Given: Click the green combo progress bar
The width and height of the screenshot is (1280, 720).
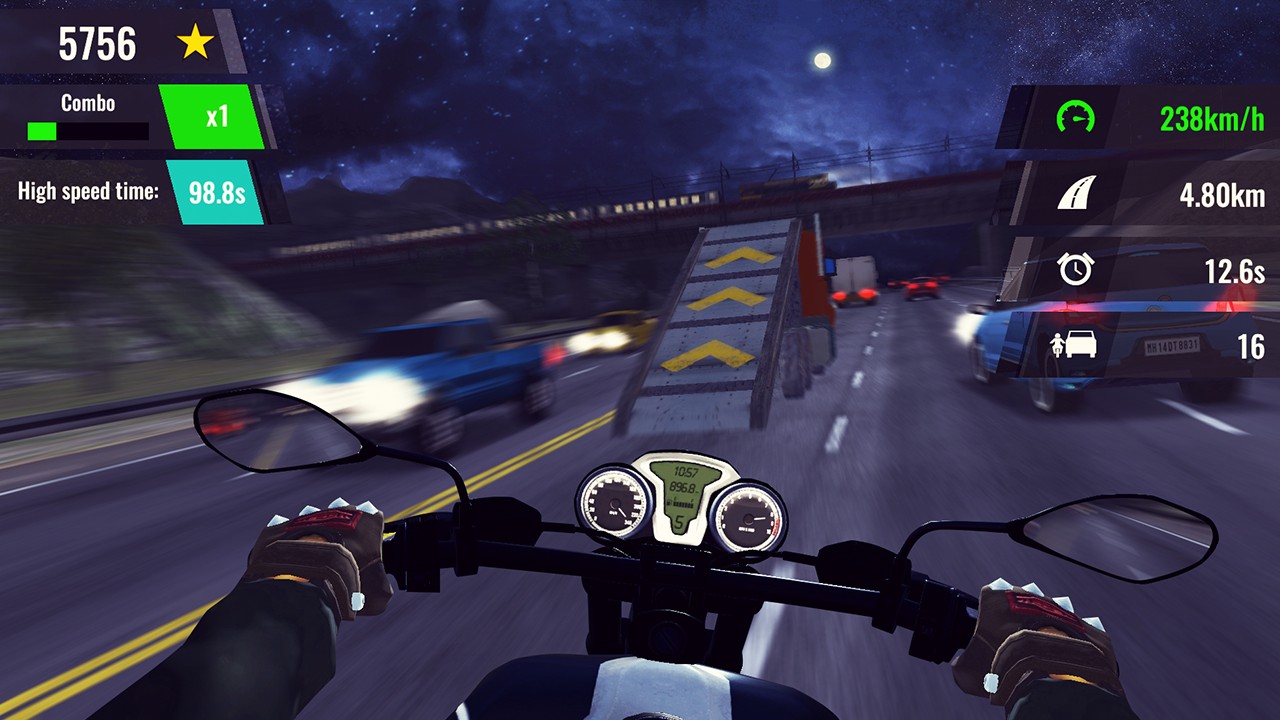Looking at the screenshot, I should point(42,129).
